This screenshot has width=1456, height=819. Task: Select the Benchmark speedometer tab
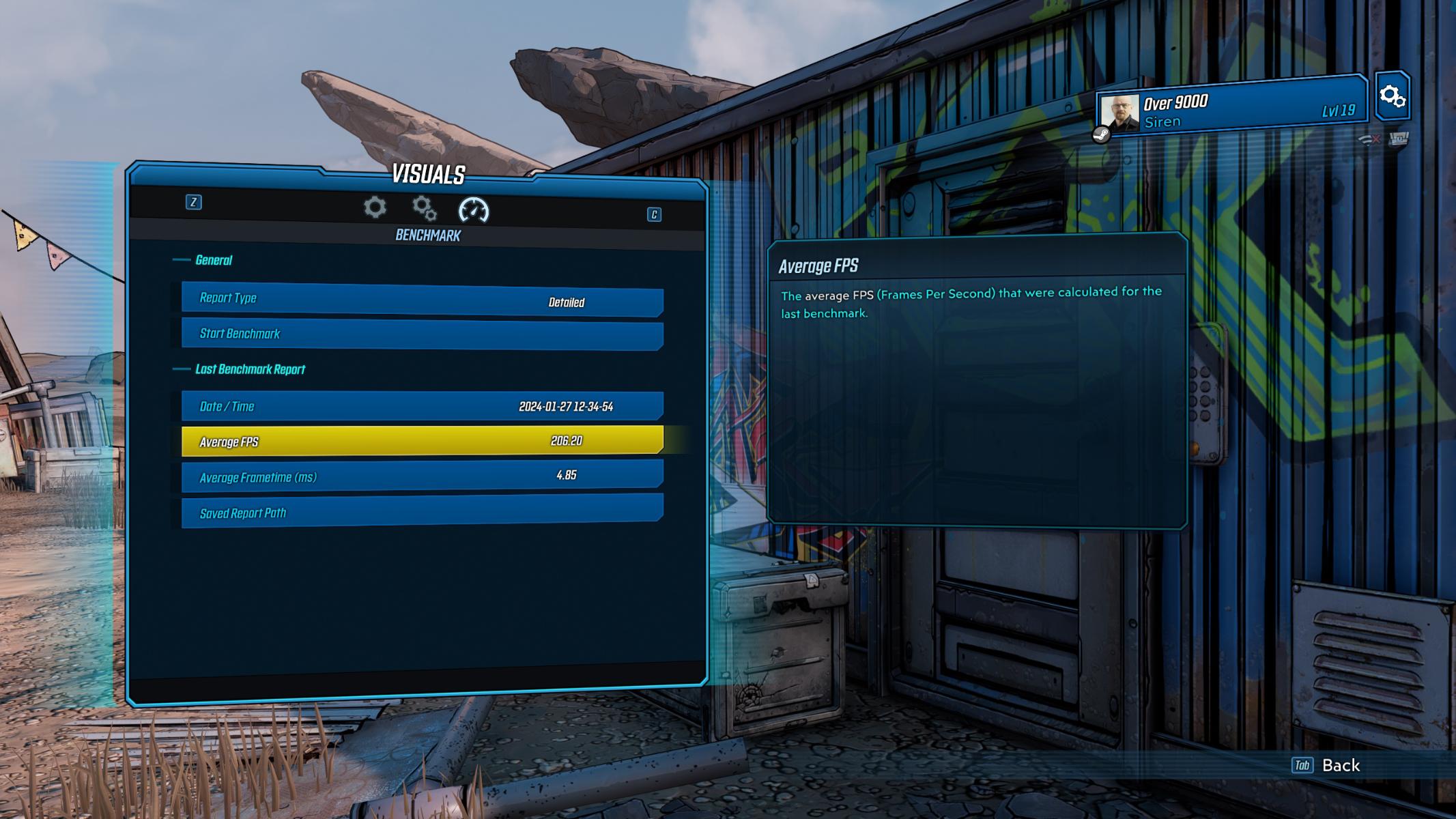(x=474, y=210)
